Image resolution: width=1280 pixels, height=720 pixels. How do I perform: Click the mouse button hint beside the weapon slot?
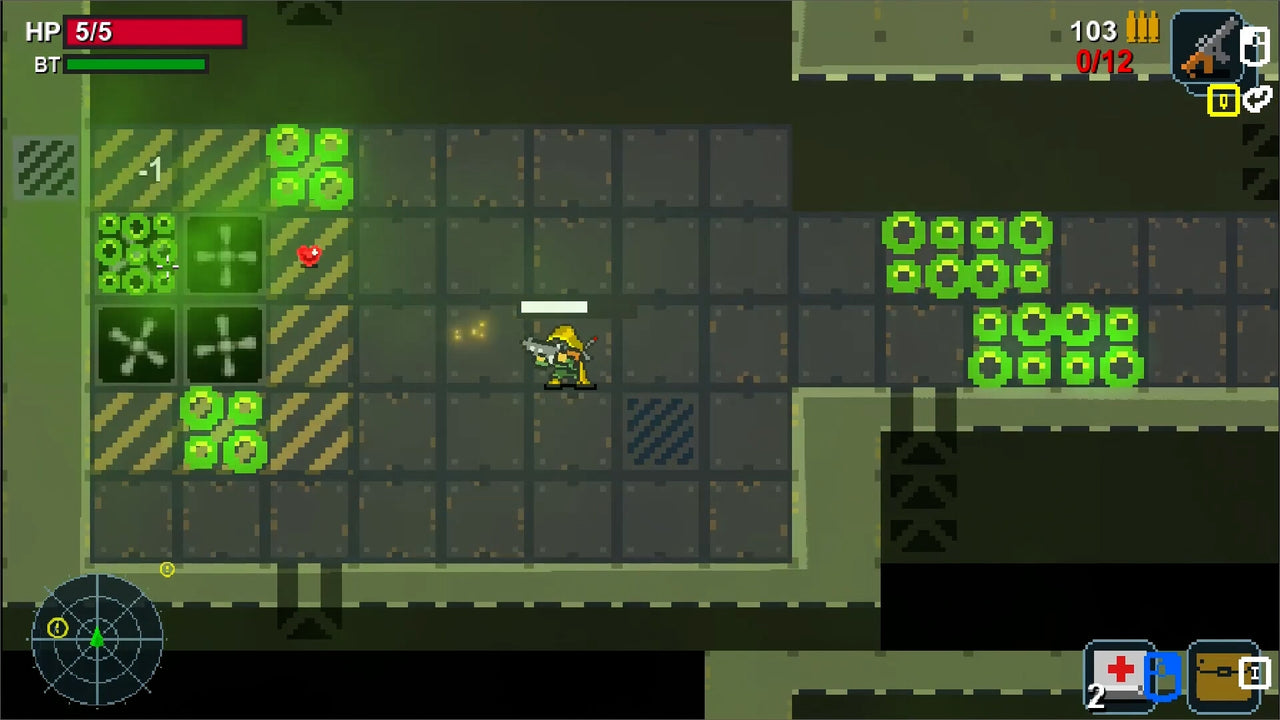point(1256,45)
